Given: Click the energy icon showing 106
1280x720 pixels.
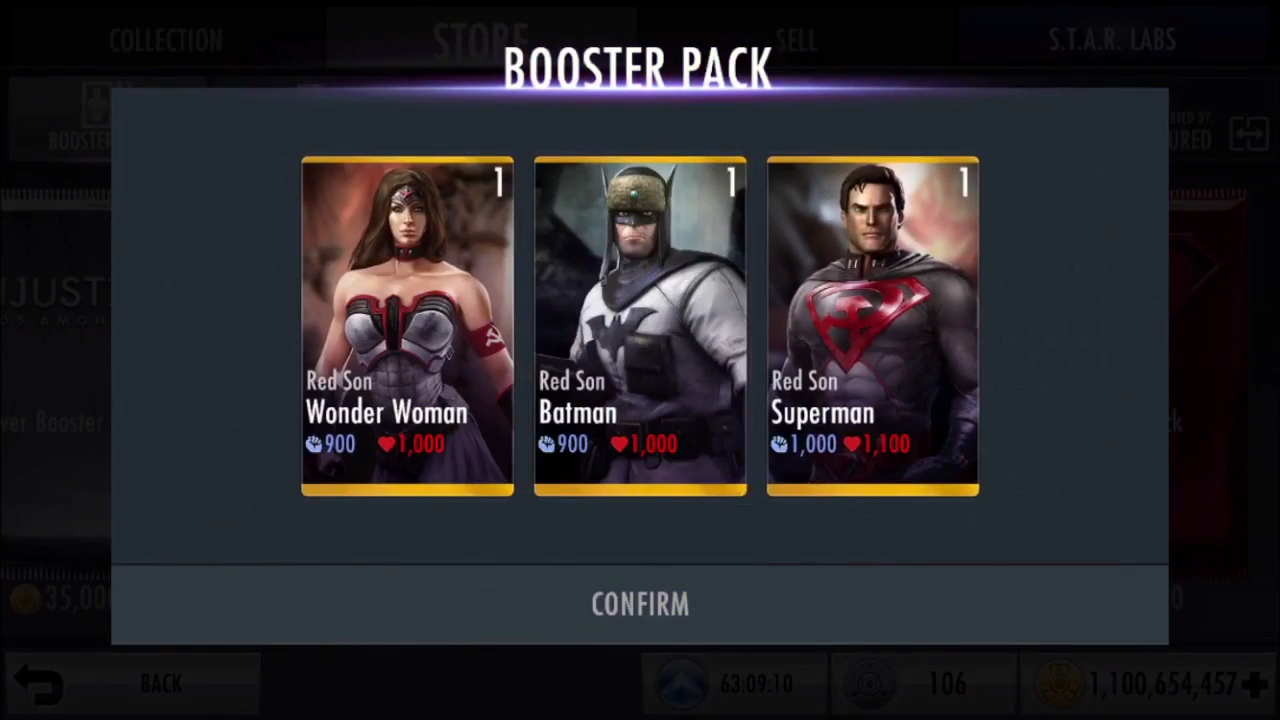Looking at the screenshot, I should 870,683.
